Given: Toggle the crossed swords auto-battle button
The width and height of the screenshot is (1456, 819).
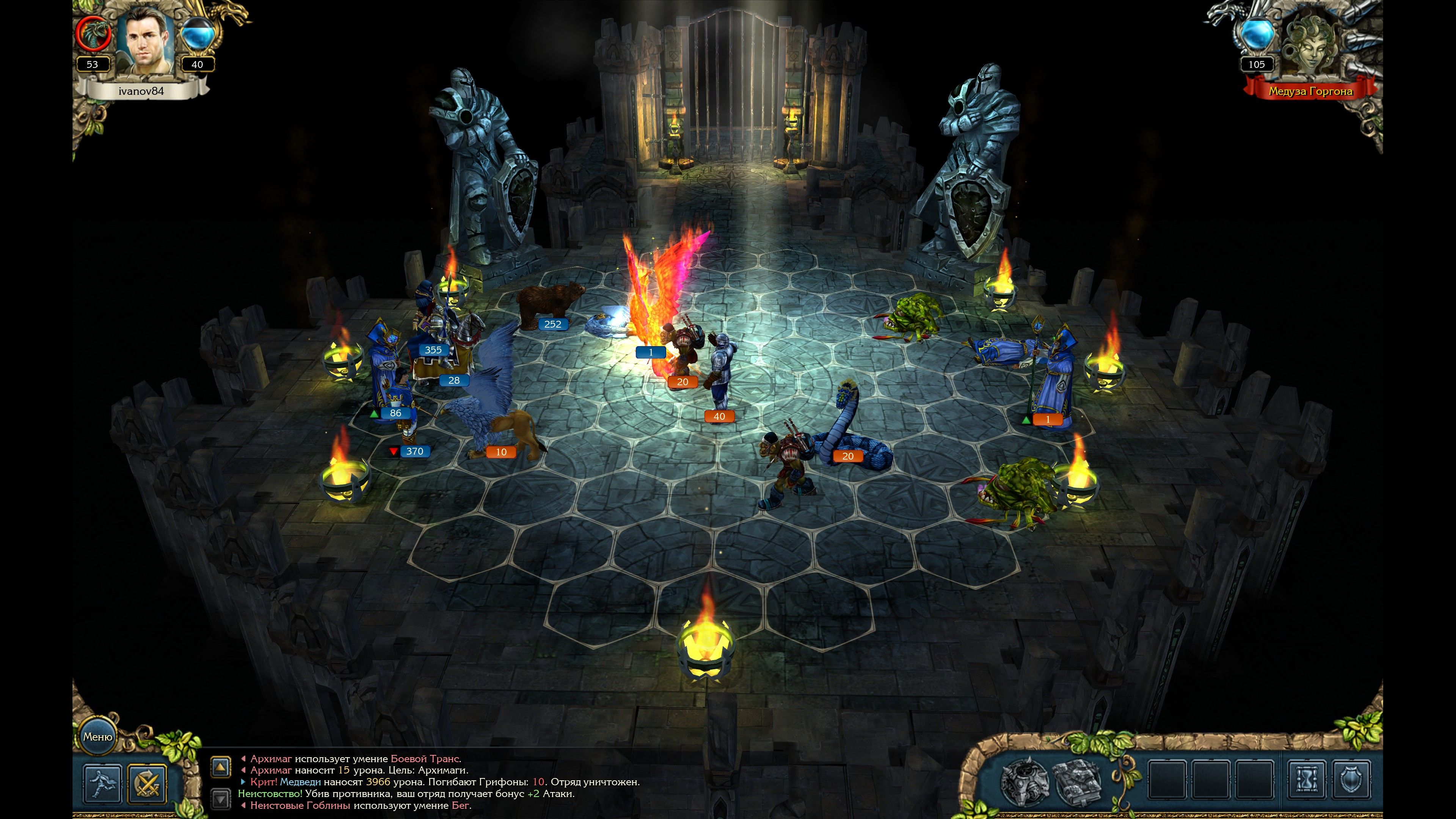Looking at the screenshot, I should pos(147,783).
